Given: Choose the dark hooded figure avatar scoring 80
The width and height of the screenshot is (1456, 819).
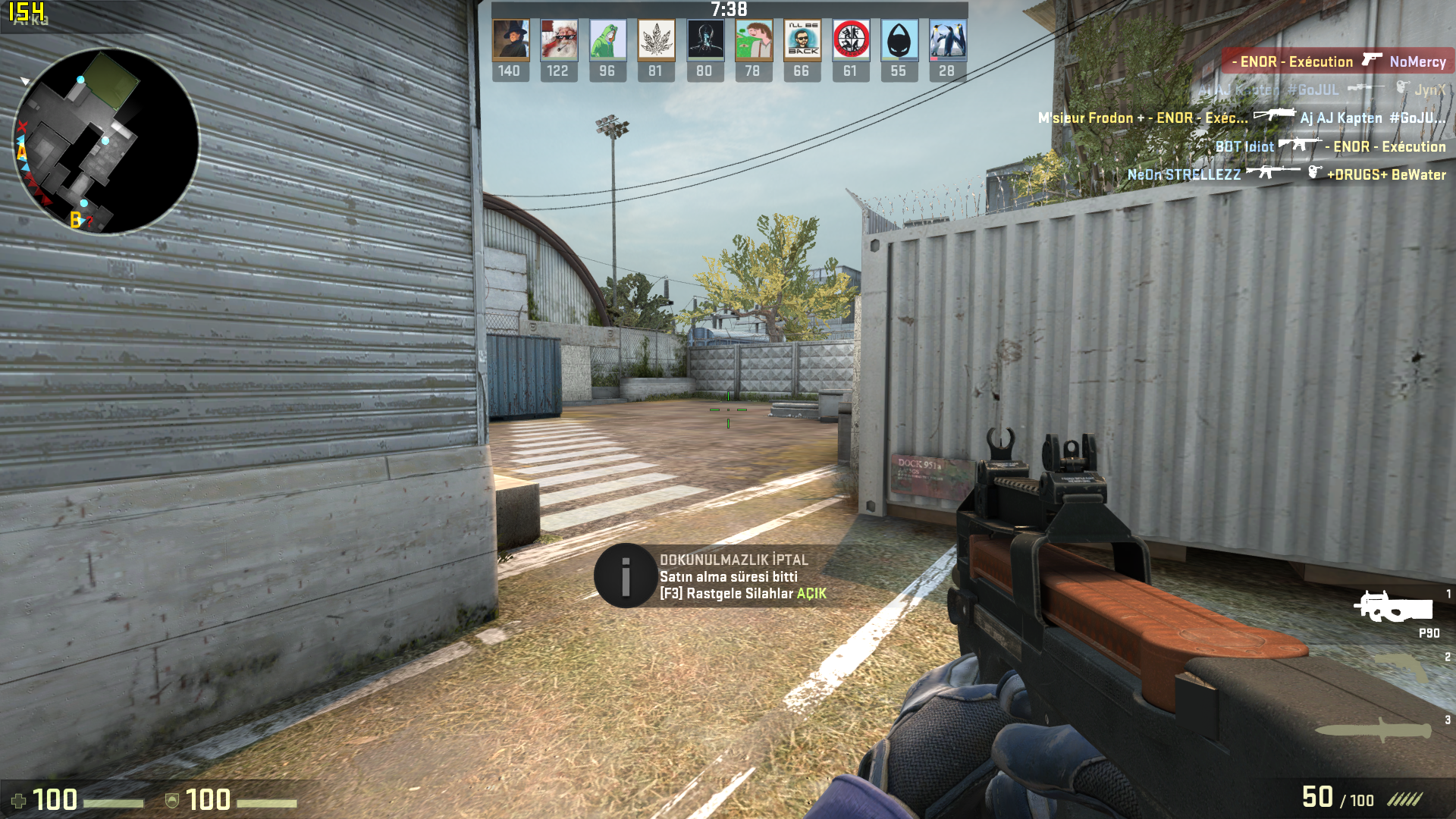Looking at the screenshot, I should pyautogui.click(x=704, y=40).
